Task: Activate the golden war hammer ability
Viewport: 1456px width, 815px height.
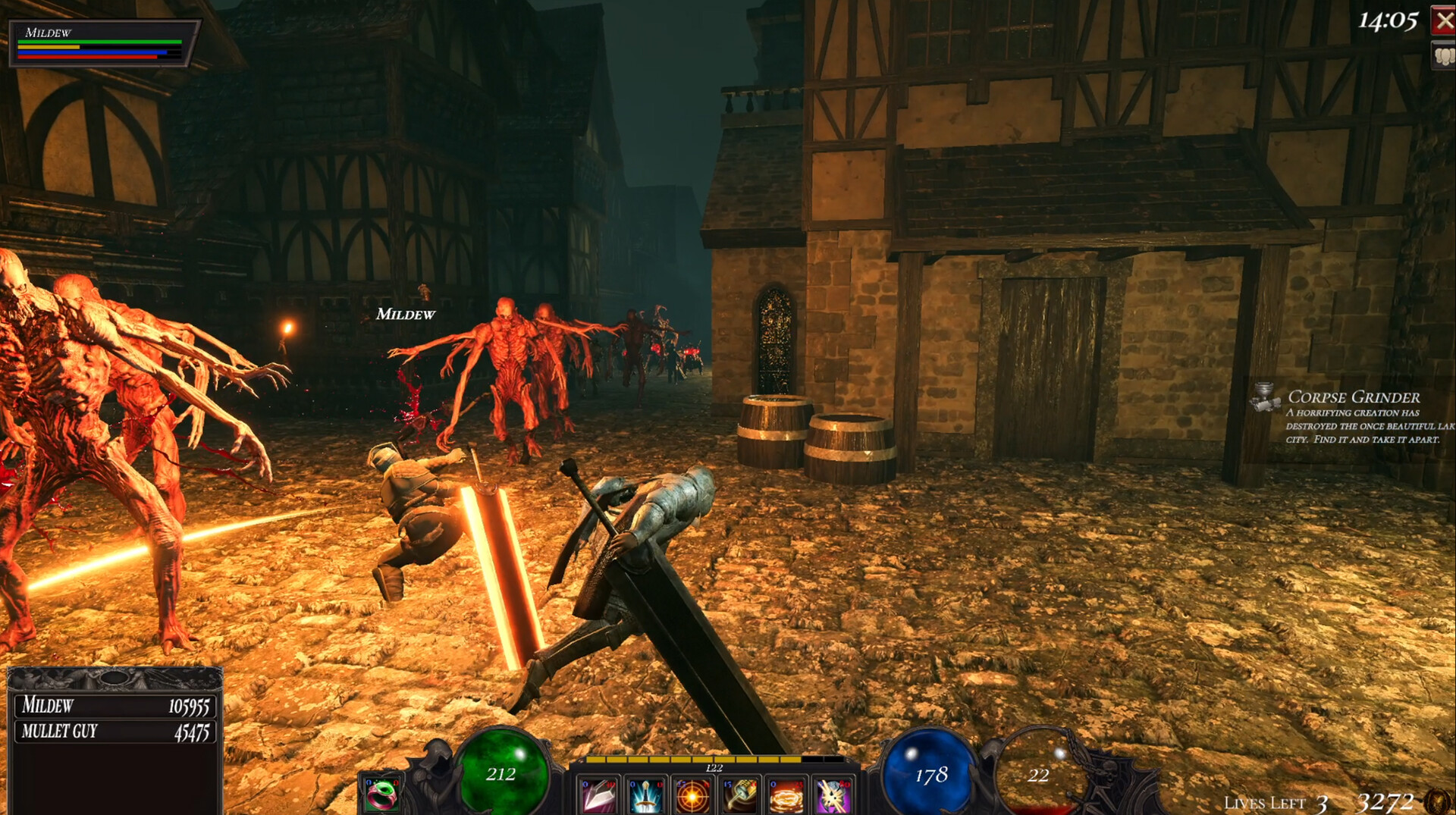Action: [739, 796]
